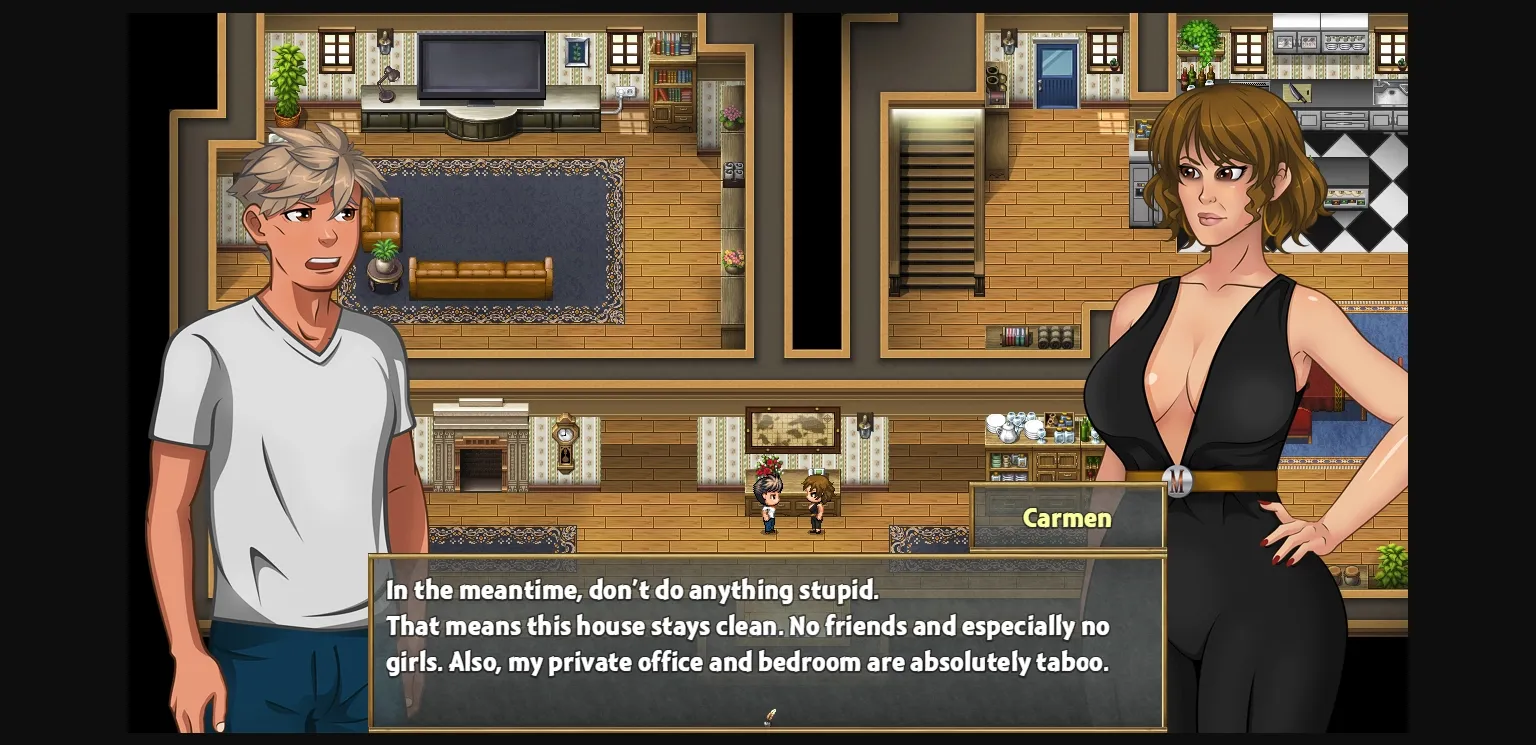1536x745 pixels.
Task: Click the Carmen name label
Action: click(x=1066, y=518)
